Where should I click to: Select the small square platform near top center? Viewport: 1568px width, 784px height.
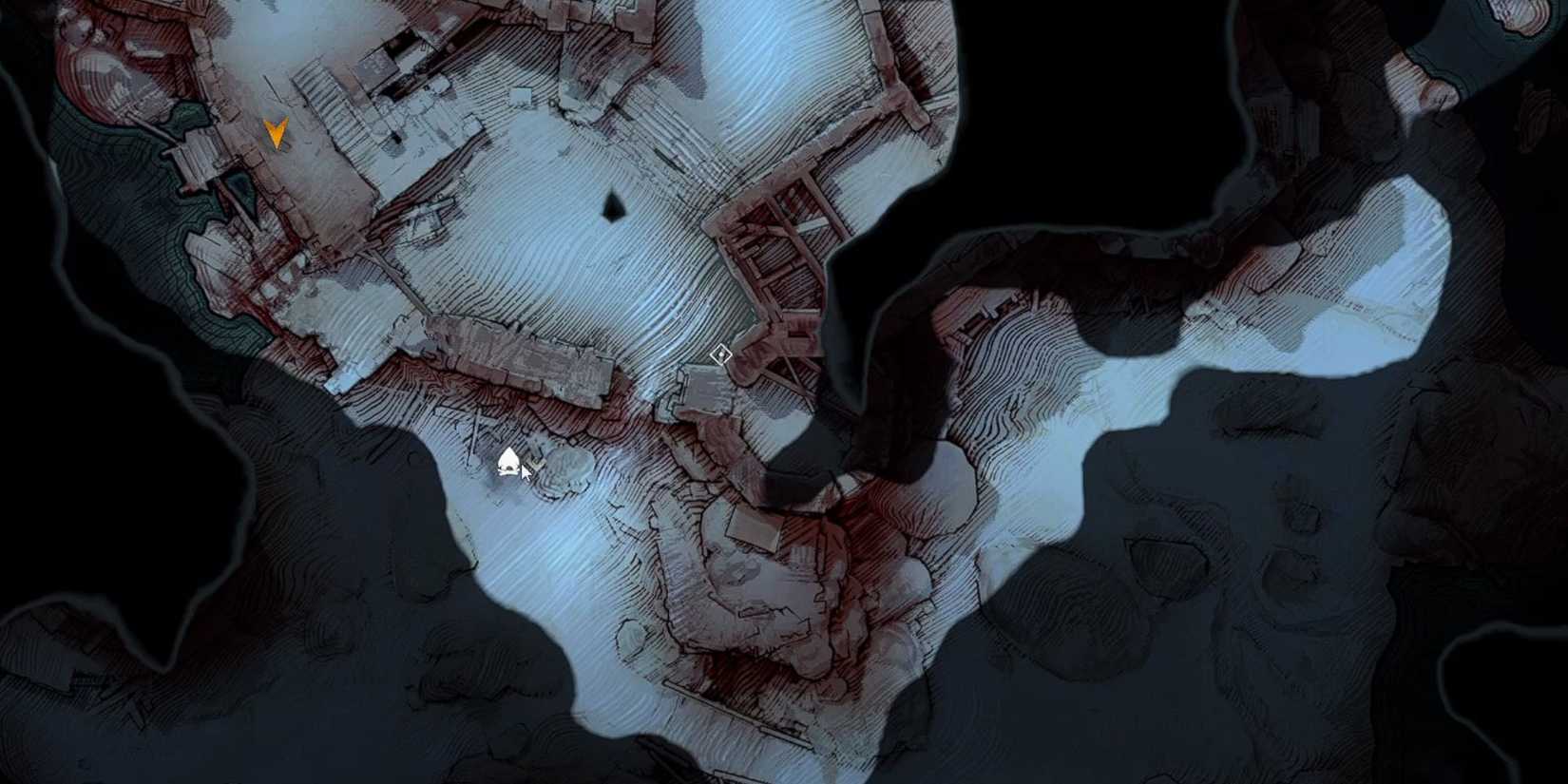point(521,95)
